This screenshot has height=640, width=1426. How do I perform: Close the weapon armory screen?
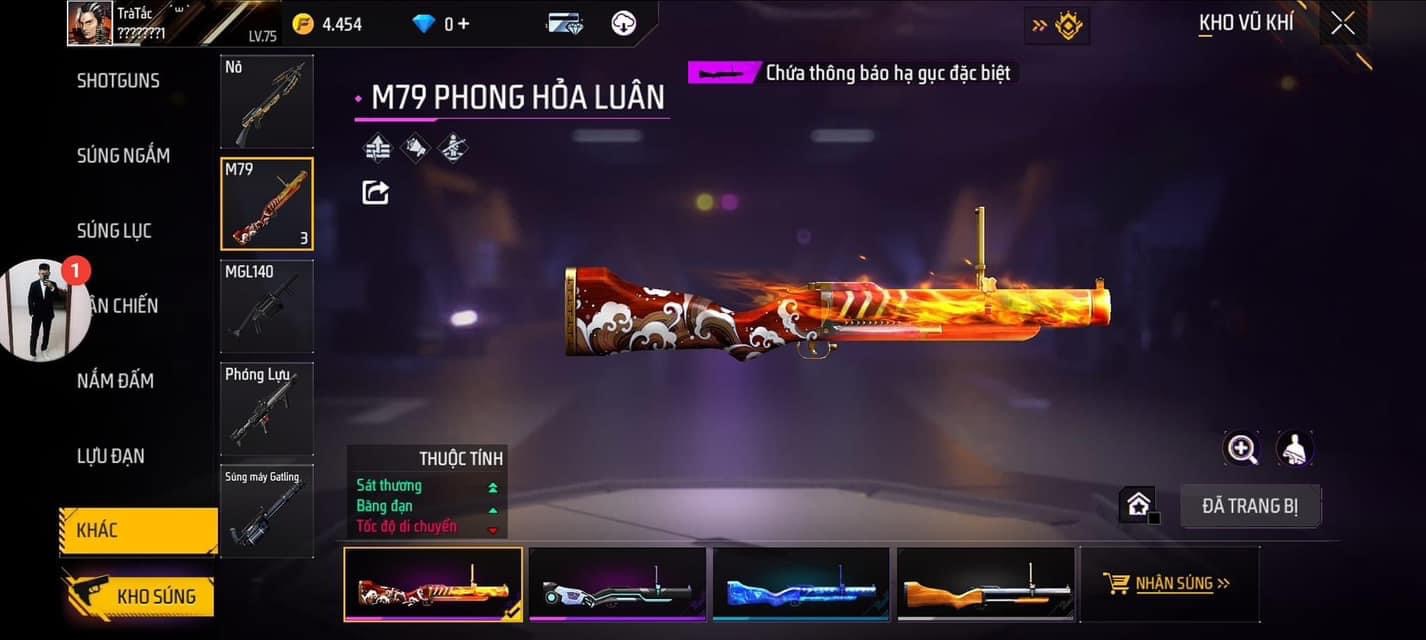point(1343,24)
